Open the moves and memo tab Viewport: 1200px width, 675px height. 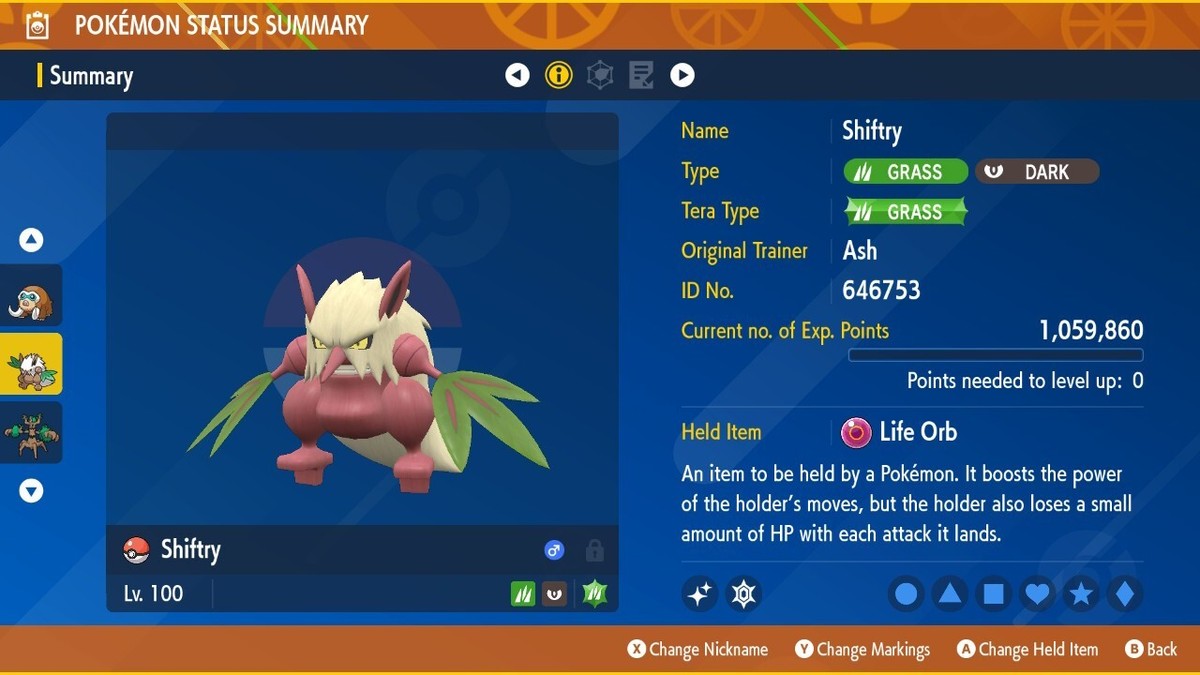click(x=641, y=75)
